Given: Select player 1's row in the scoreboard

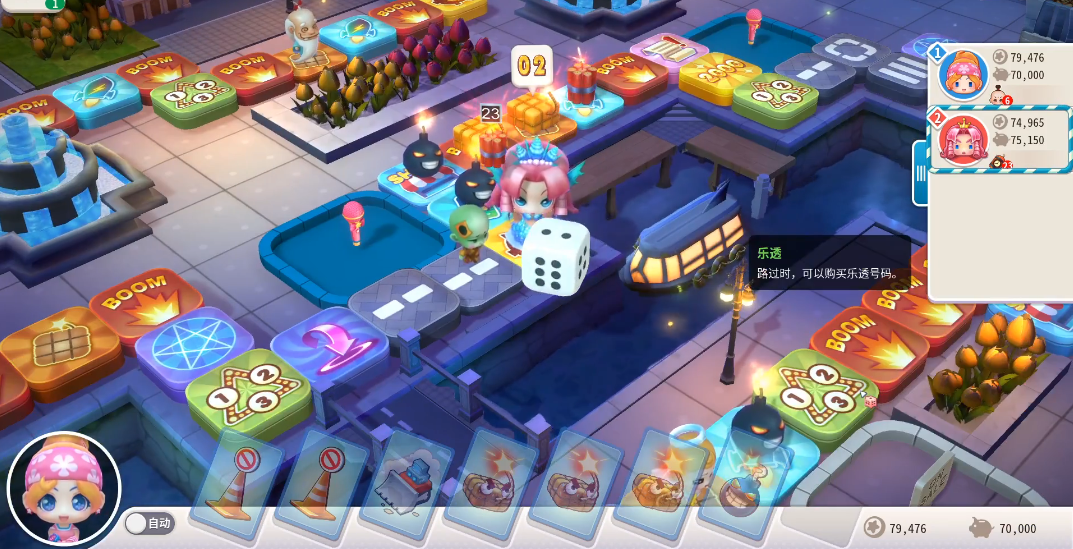Looking at the screenshot, I should [x=1000, y=74].
